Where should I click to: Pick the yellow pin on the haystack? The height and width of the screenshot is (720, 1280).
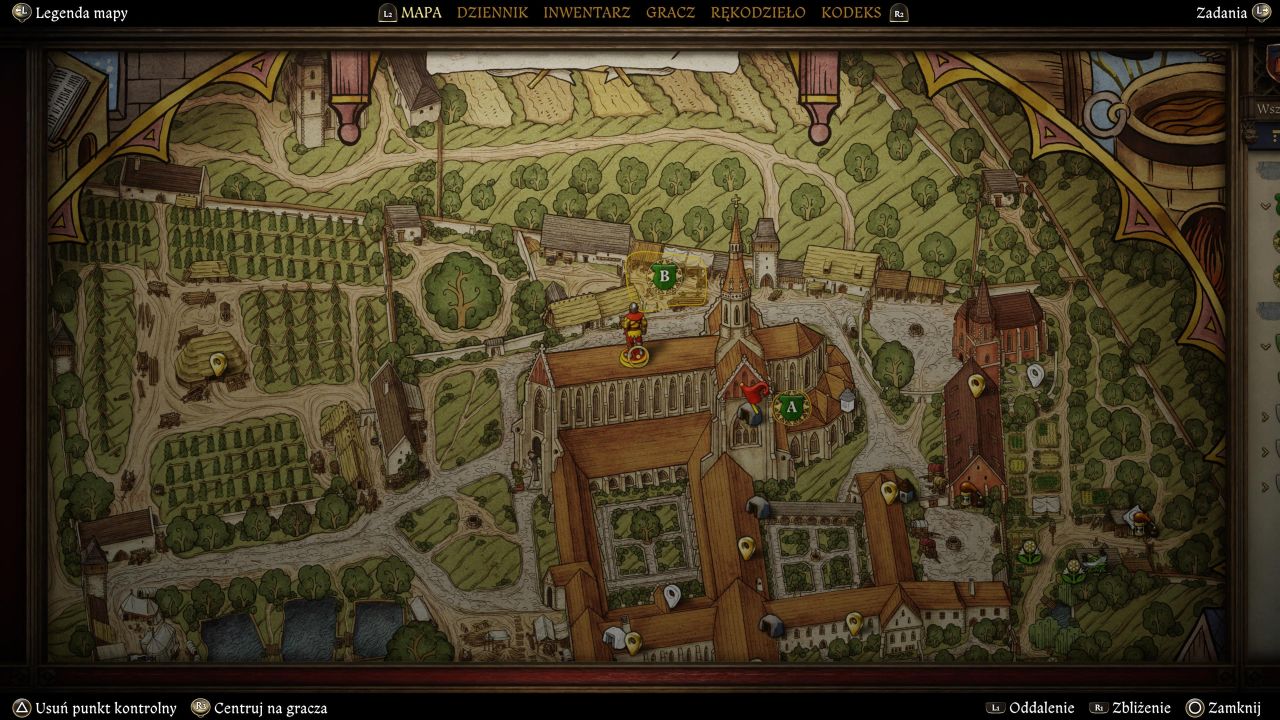(x=218, y=364)
